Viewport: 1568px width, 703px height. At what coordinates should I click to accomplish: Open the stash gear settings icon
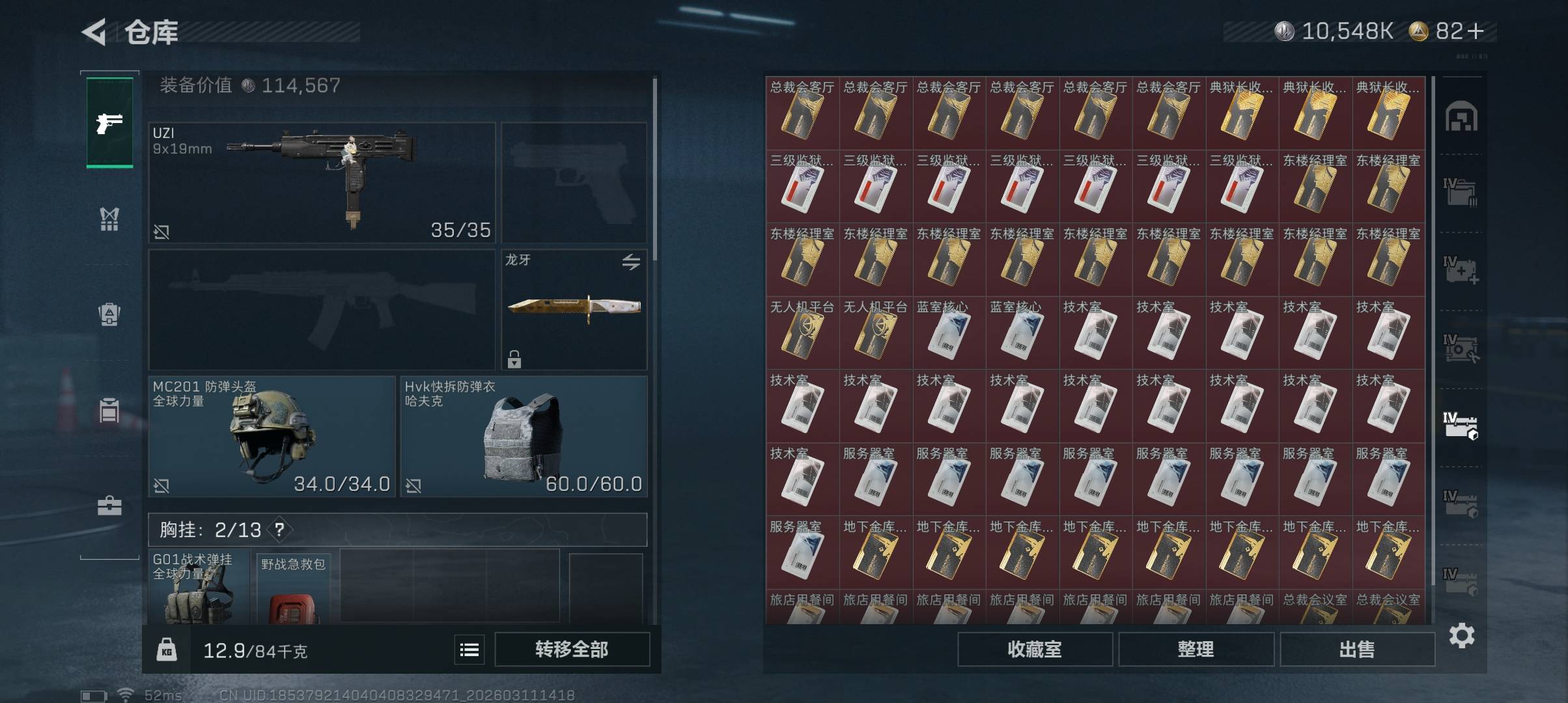1462,635
